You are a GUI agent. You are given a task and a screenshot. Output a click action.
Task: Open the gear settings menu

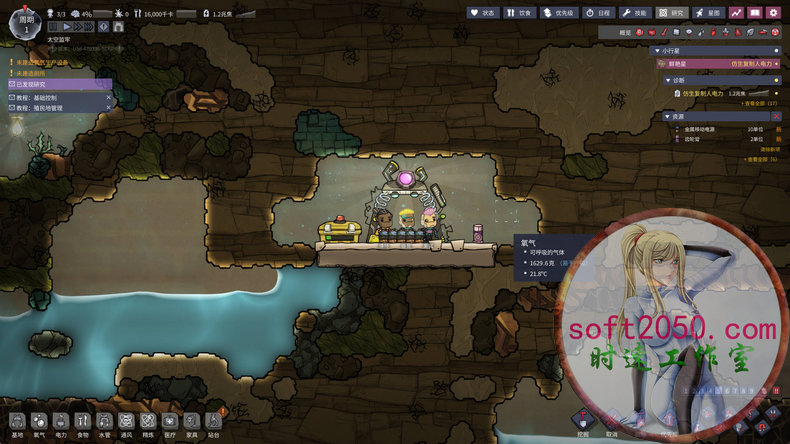(773, 13)
